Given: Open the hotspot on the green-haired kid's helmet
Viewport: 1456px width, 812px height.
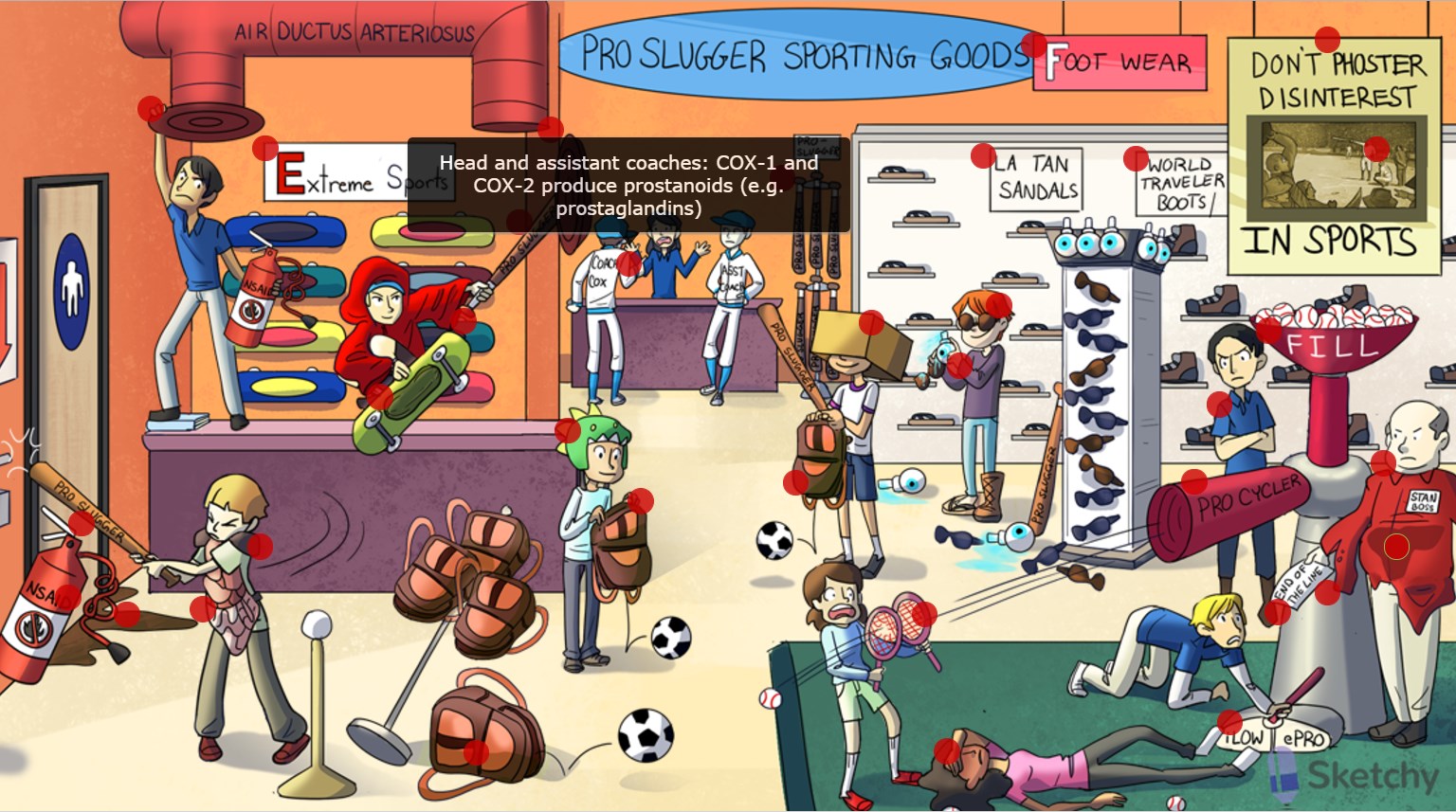Looking at the screenshot, I should click(x=568, y=430).
